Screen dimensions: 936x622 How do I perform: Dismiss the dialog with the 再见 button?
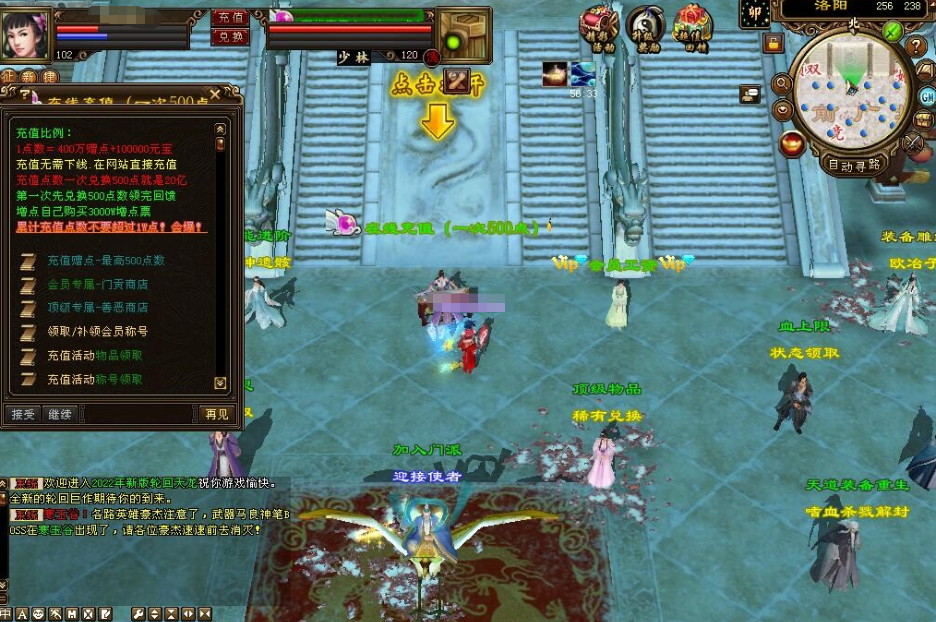pyautogui.click(x=217, y=414)
